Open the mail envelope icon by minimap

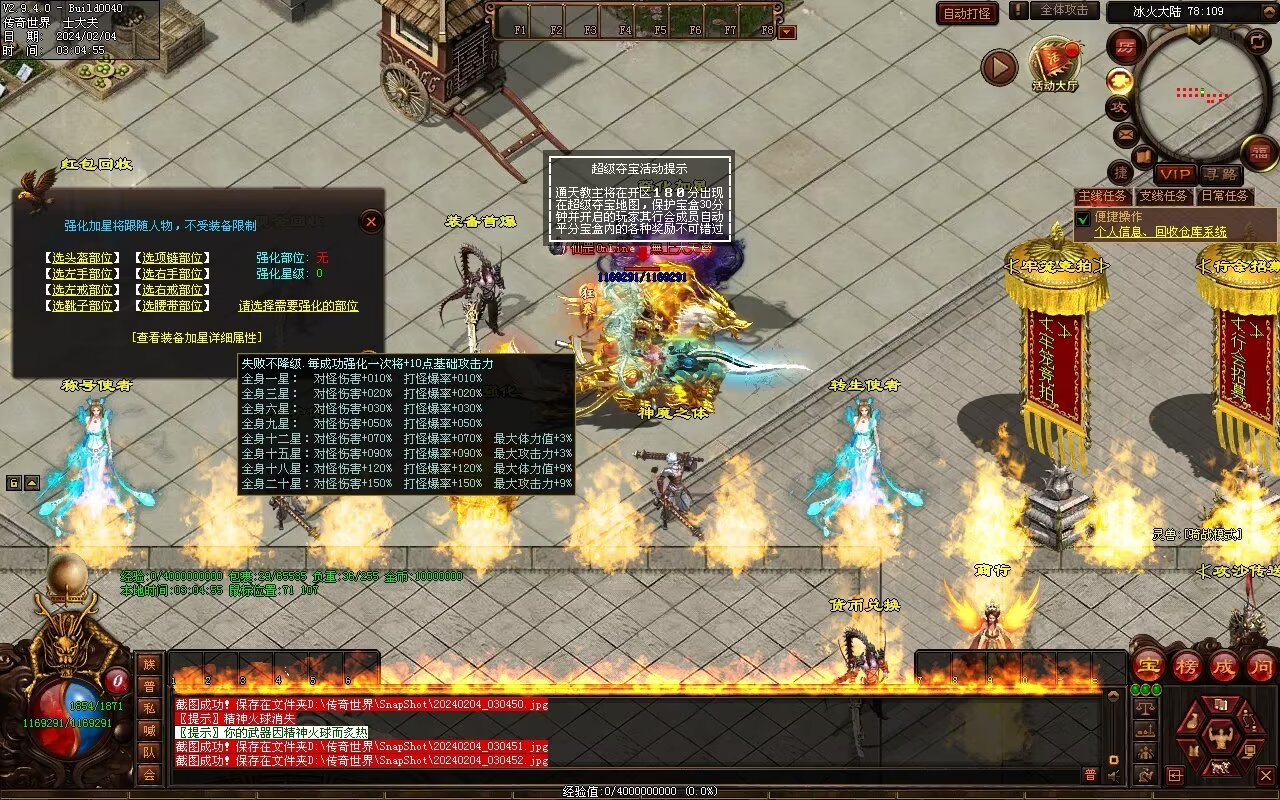[1125, 133]
